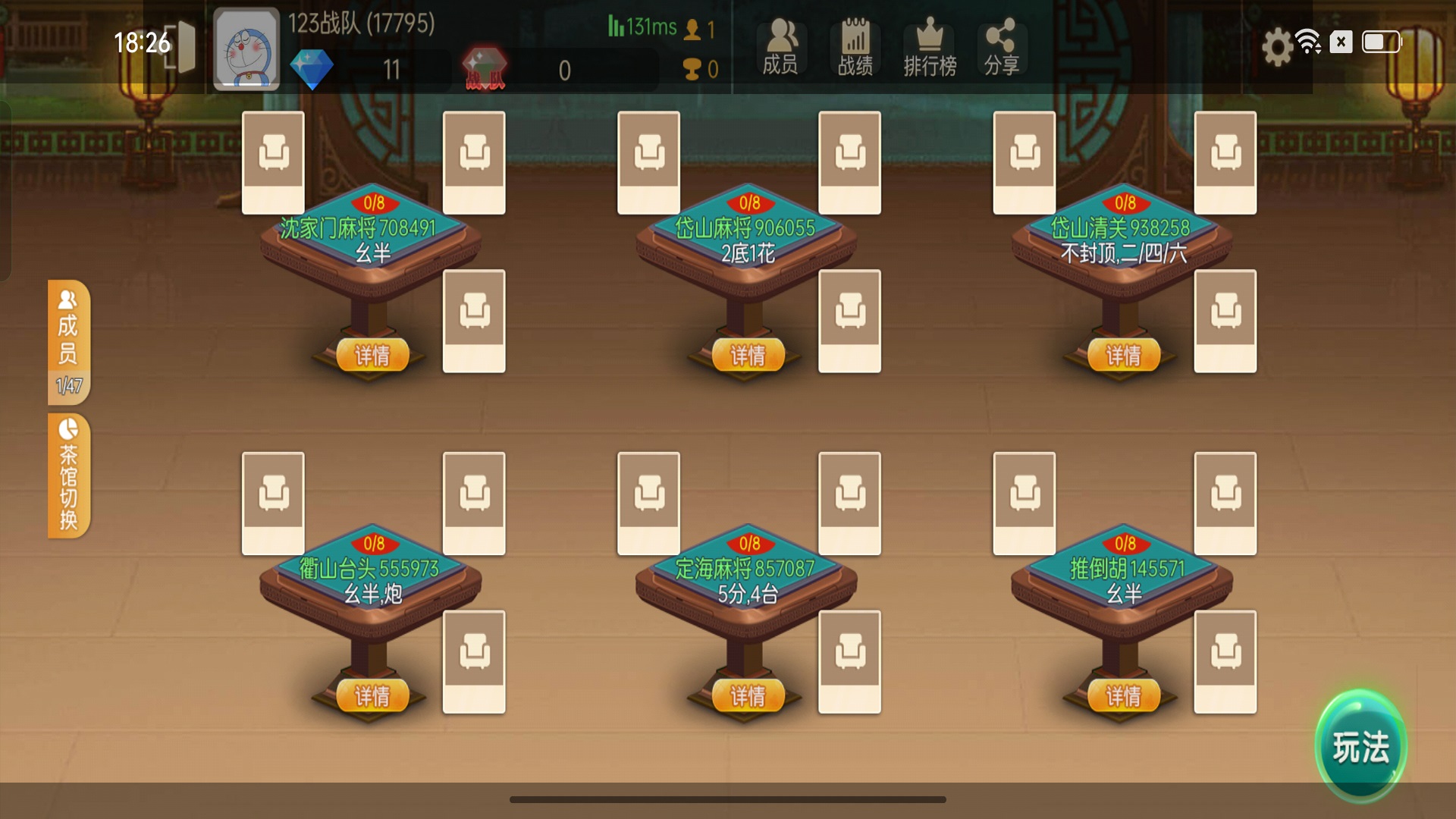Open settings via the gear icon
This screenshot has width=1456, height=819.
click(1277, 46)
